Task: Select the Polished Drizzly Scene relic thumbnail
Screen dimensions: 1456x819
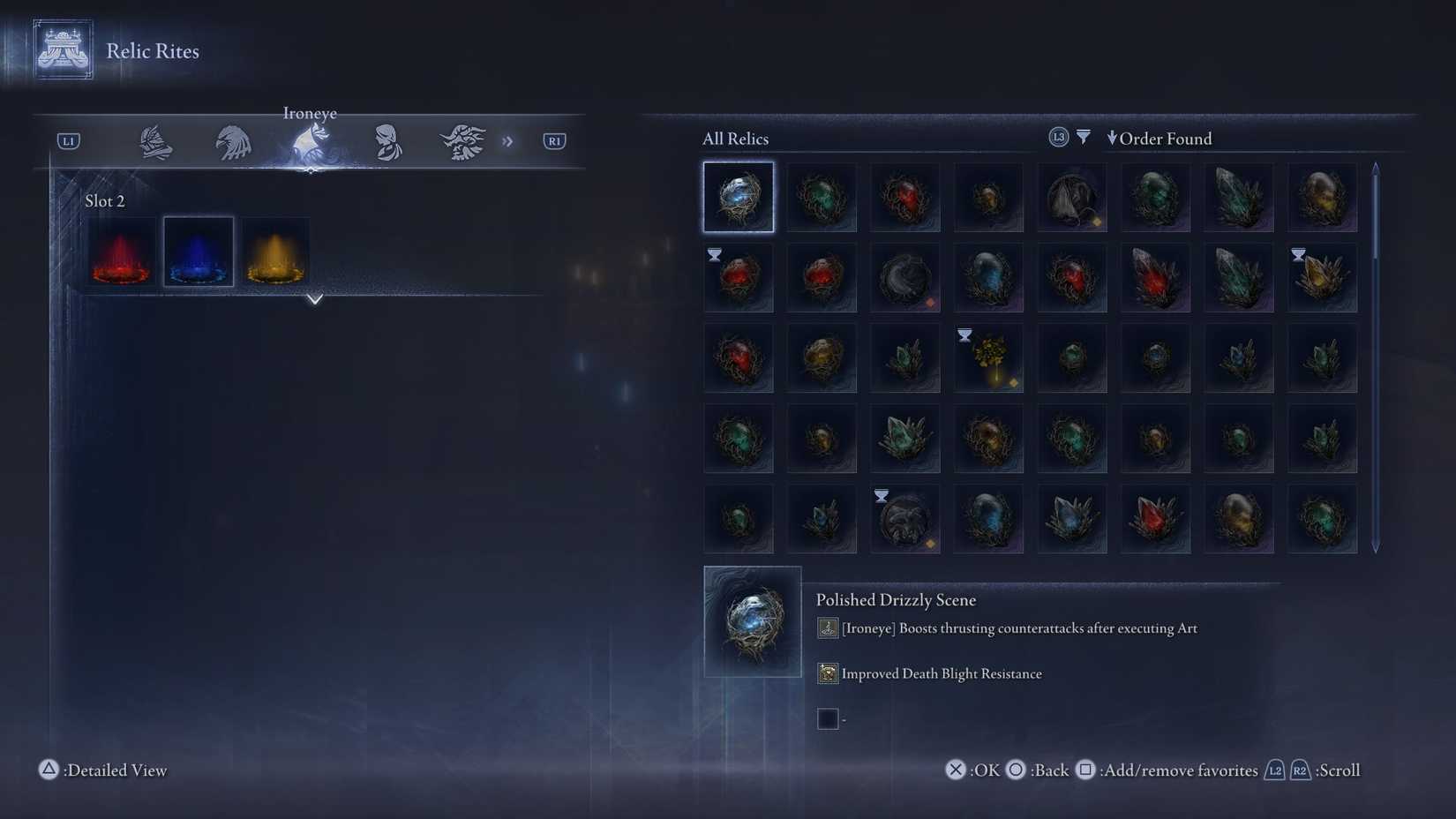Action: click(738, 197)
